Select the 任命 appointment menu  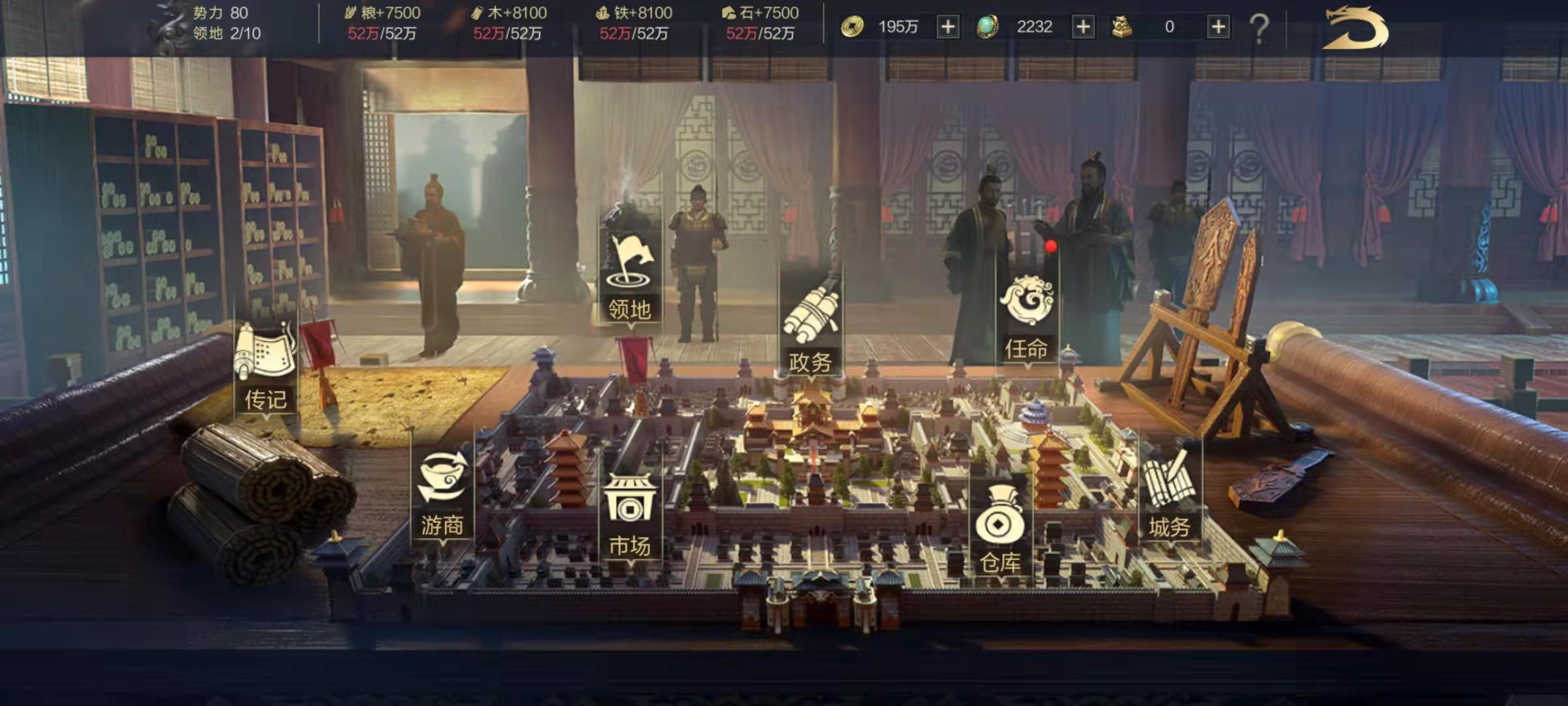1026,317
